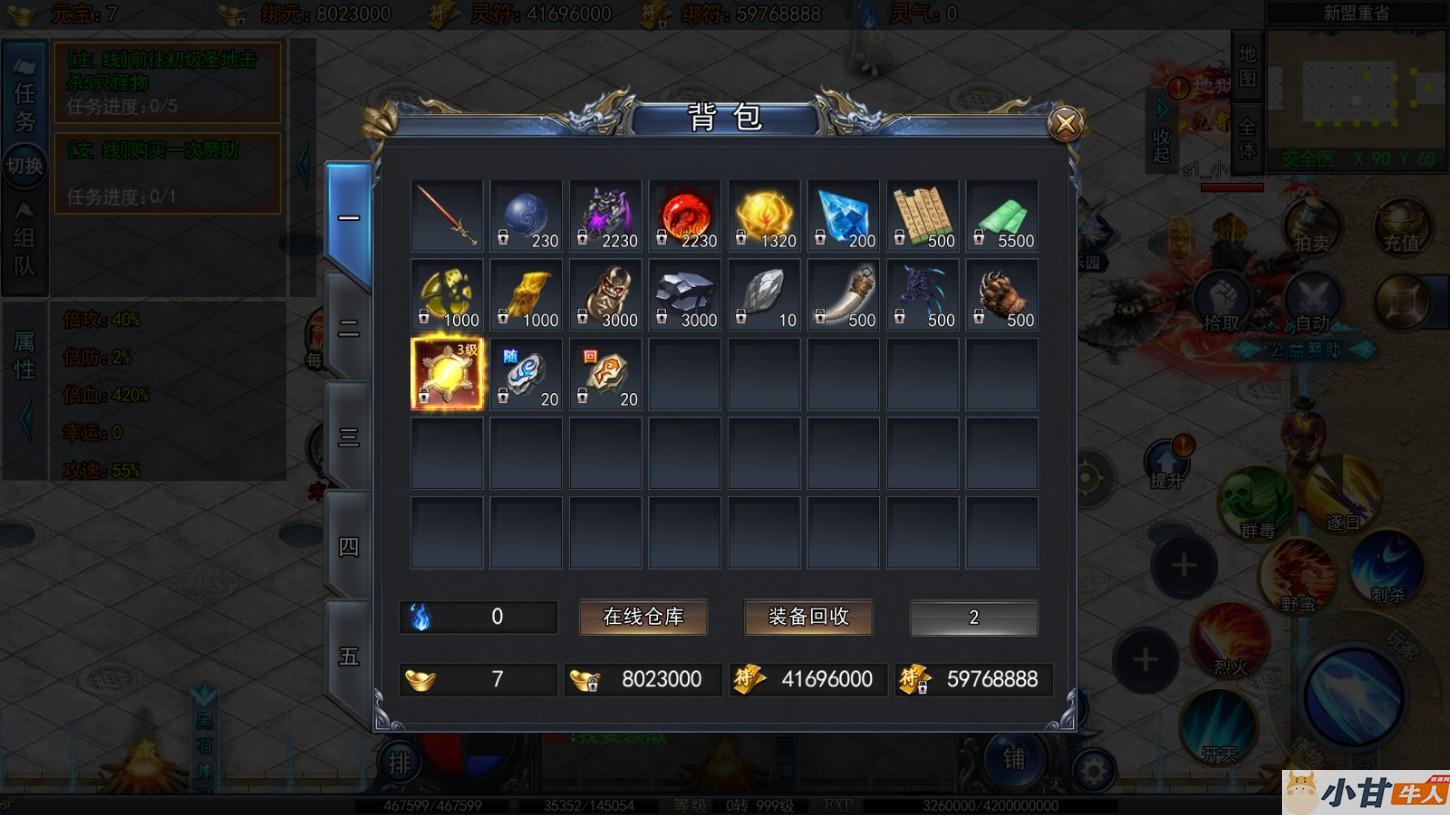Open the online warehouse (在线仓库)
Viewport: 1450px width, 815px height.
tap(643, 617)
